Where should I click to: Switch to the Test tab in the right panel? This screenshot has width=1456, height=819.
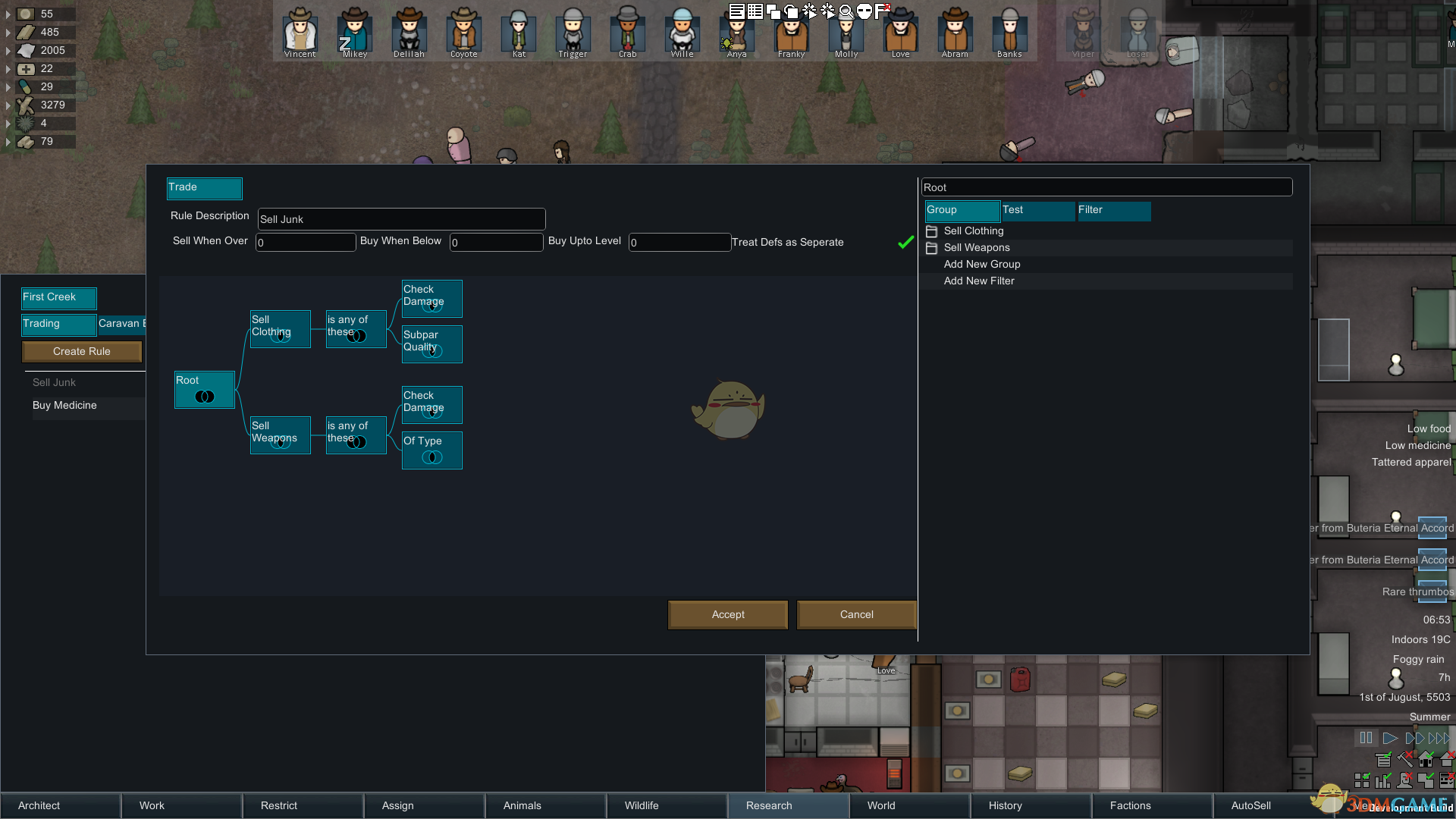tap(1037, 210)
